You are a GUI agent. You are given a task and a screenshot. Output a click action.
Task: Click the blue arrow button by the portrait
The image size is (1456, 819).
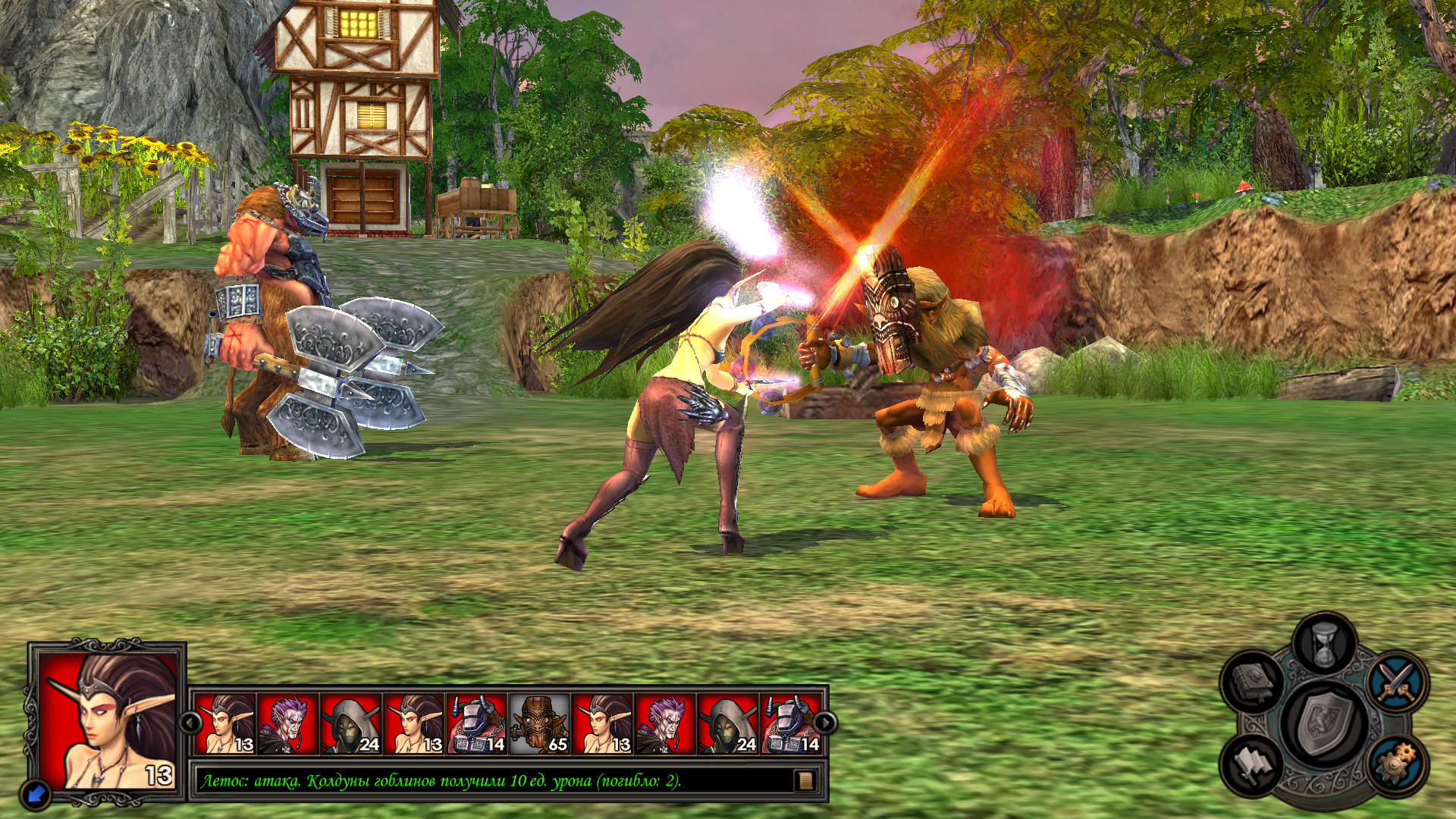[x=36, y=793]
